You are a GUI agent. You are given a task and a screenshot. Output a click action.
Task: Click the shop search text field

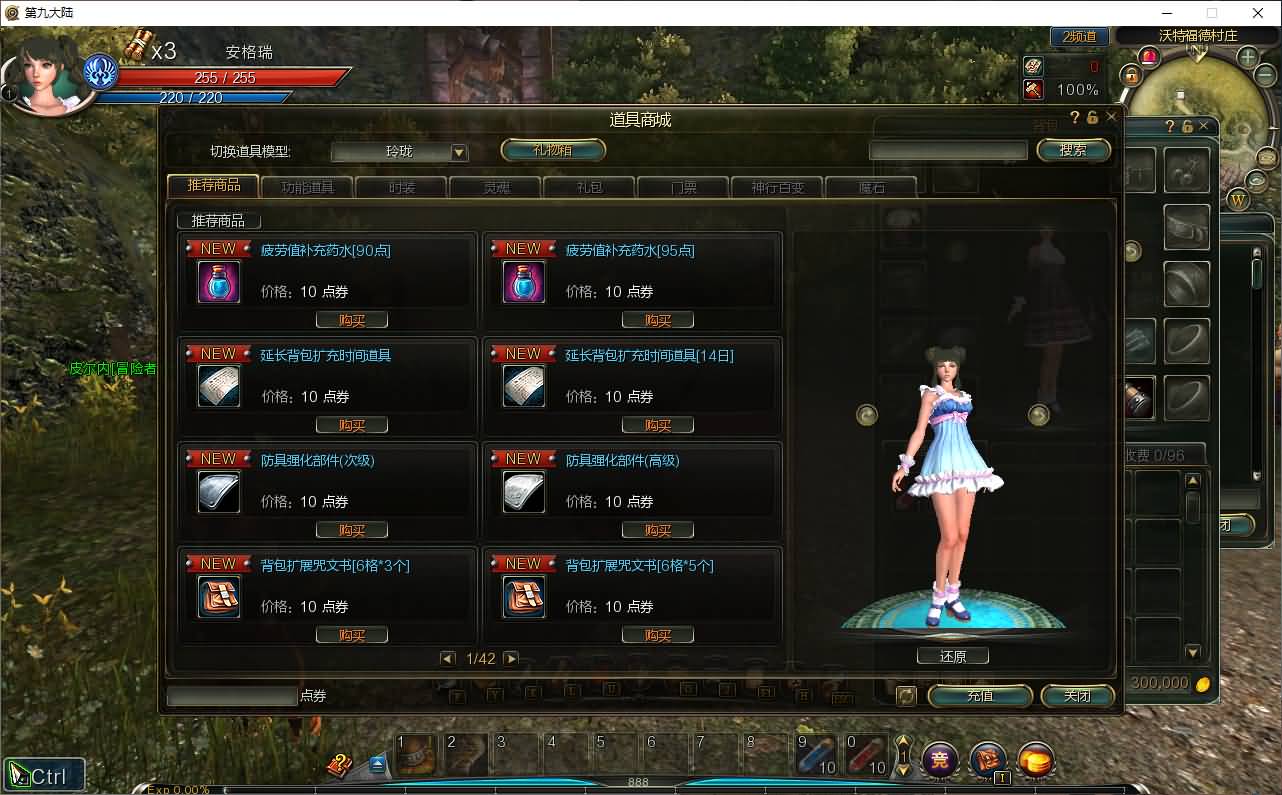(x=947, y=150)
